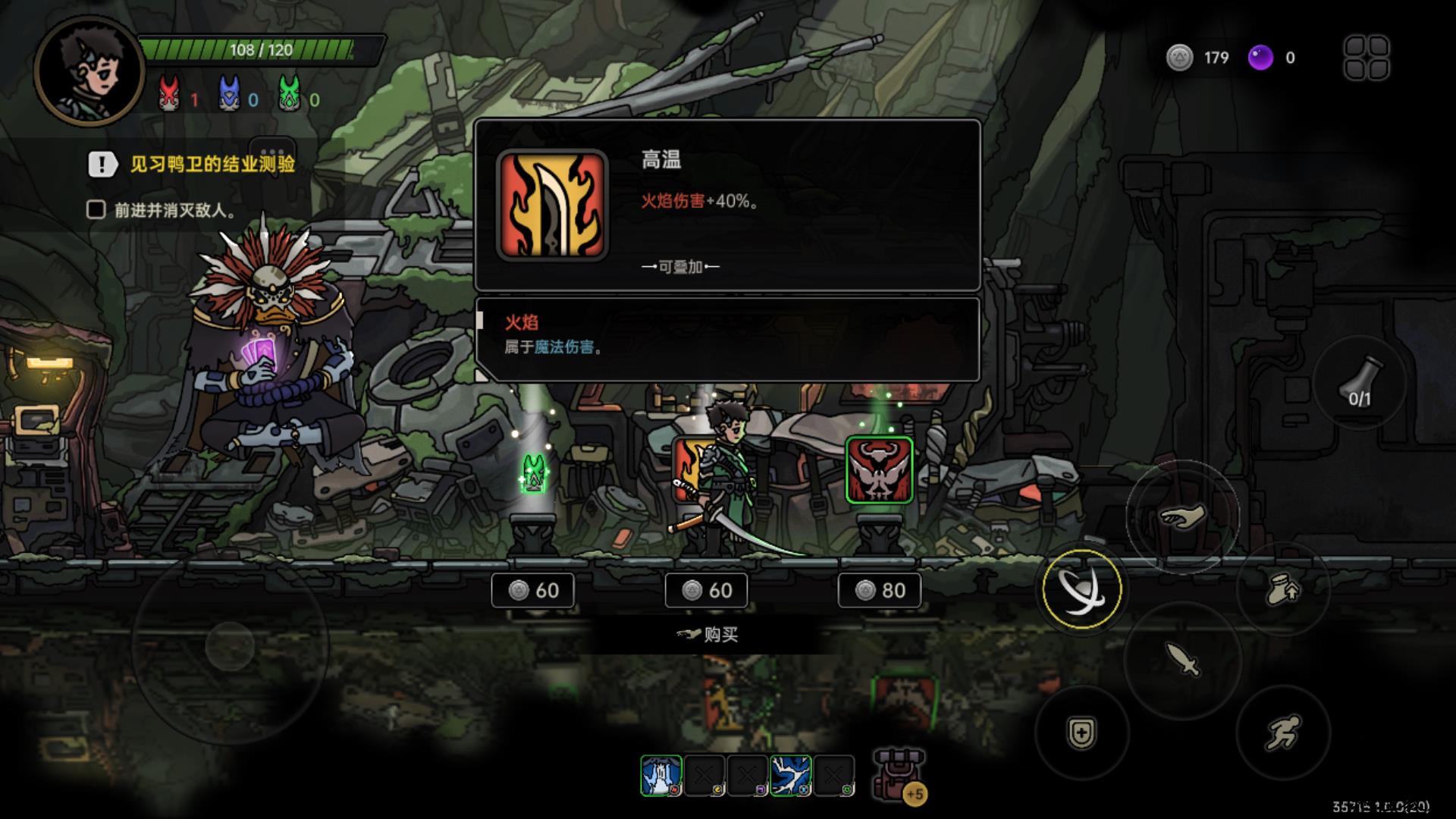Tap the boot jump button

(x=1282, y=589)
